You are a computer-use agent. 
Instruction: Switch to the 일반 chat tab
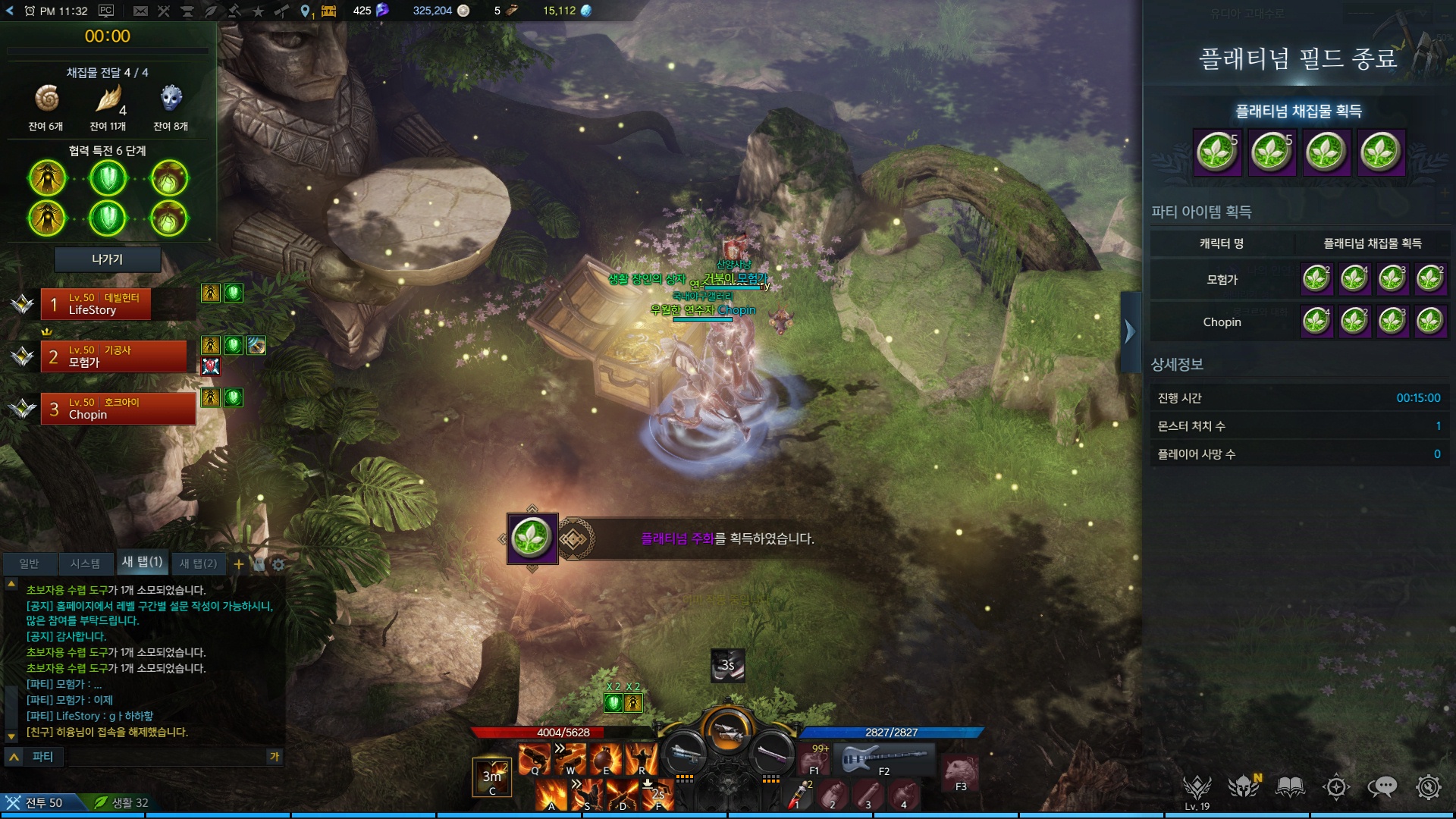tap(29, 563)
